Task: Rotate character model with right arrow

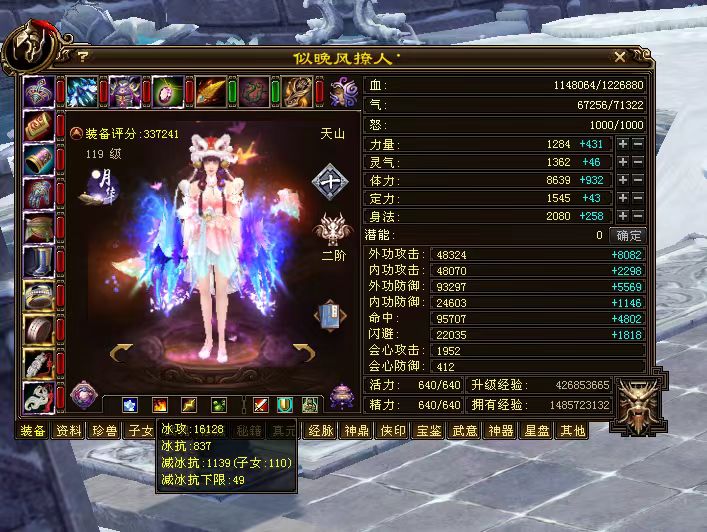Action: [x=304, y=350]
